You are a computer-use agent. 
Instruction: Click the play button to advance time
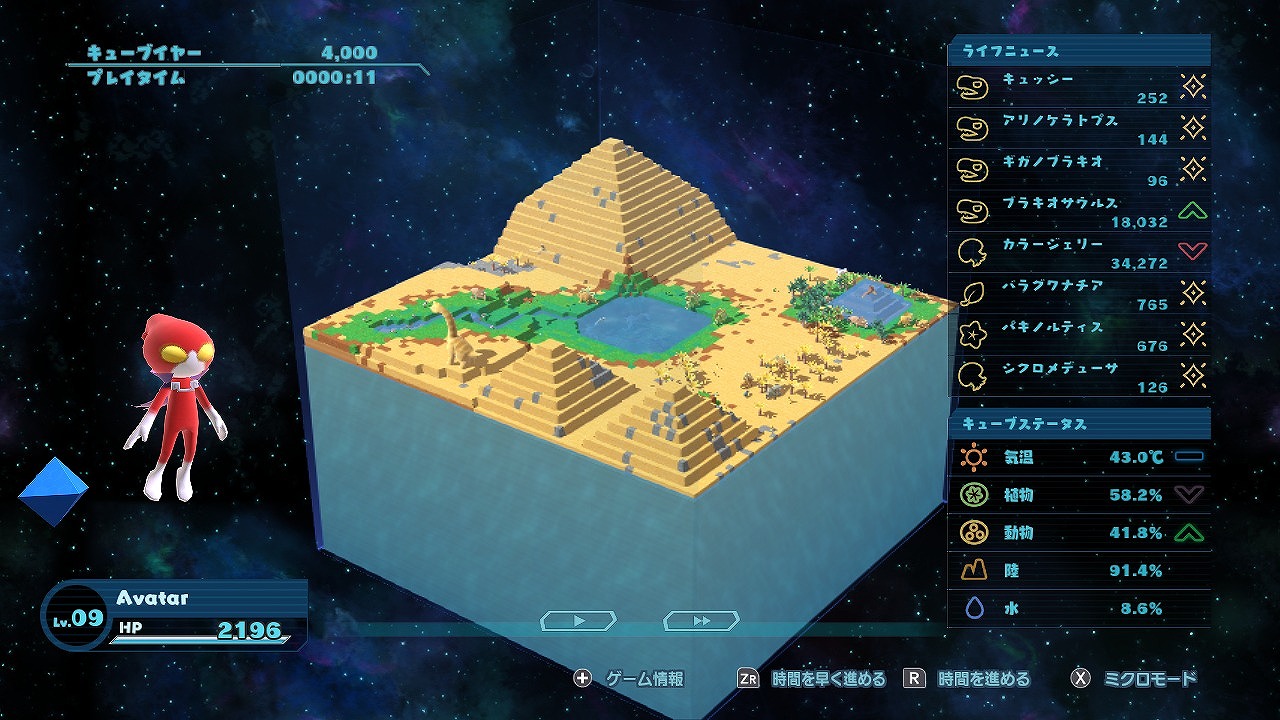[579, 621]
